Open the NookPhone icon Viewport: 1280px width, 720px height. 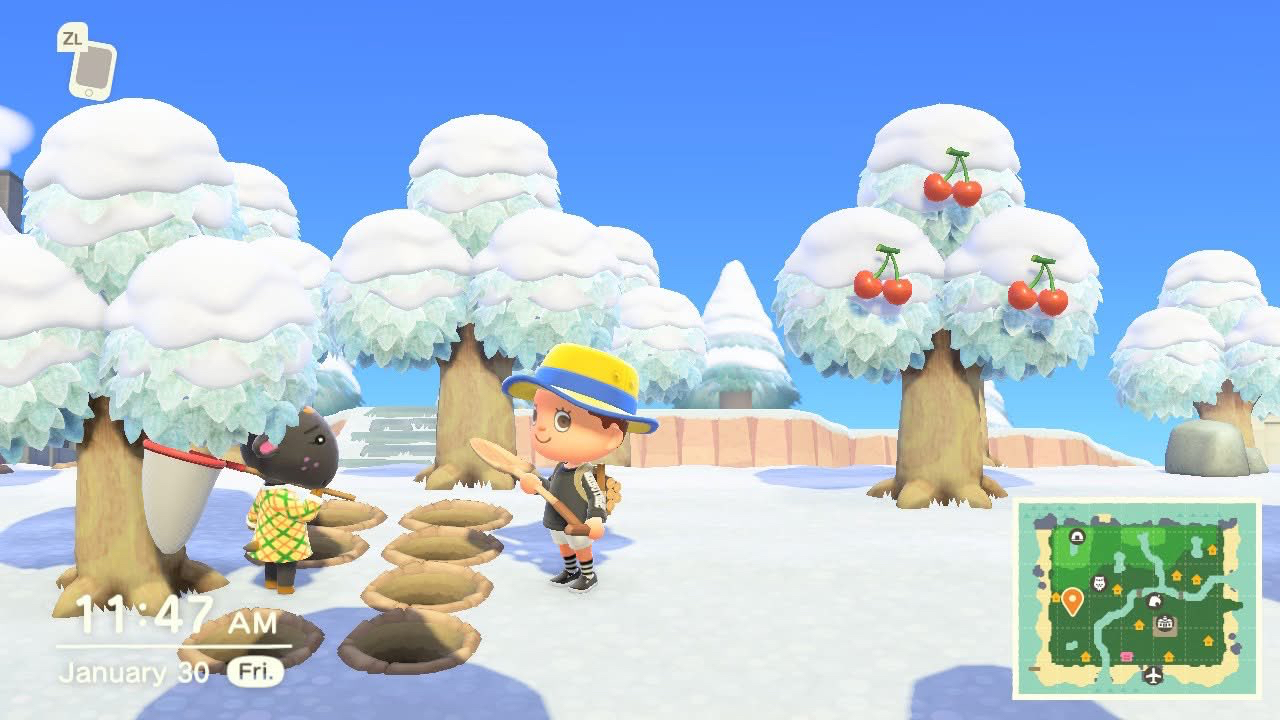coord(92,68)
